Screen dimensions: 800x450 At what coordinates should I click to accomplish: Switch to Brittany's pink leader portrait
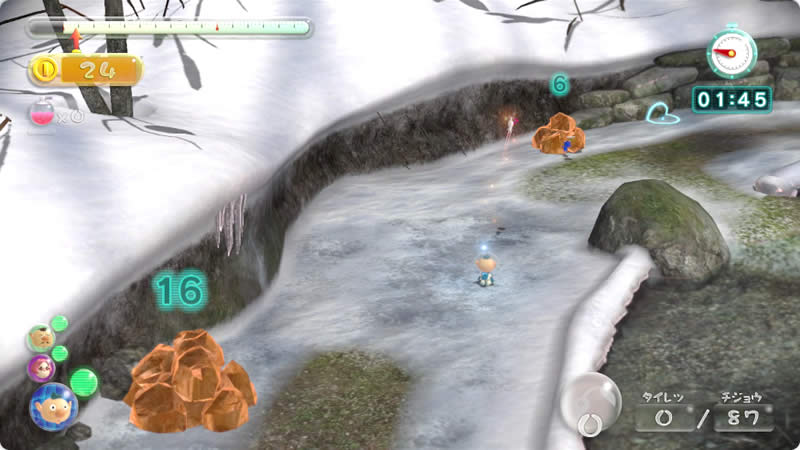40,367
